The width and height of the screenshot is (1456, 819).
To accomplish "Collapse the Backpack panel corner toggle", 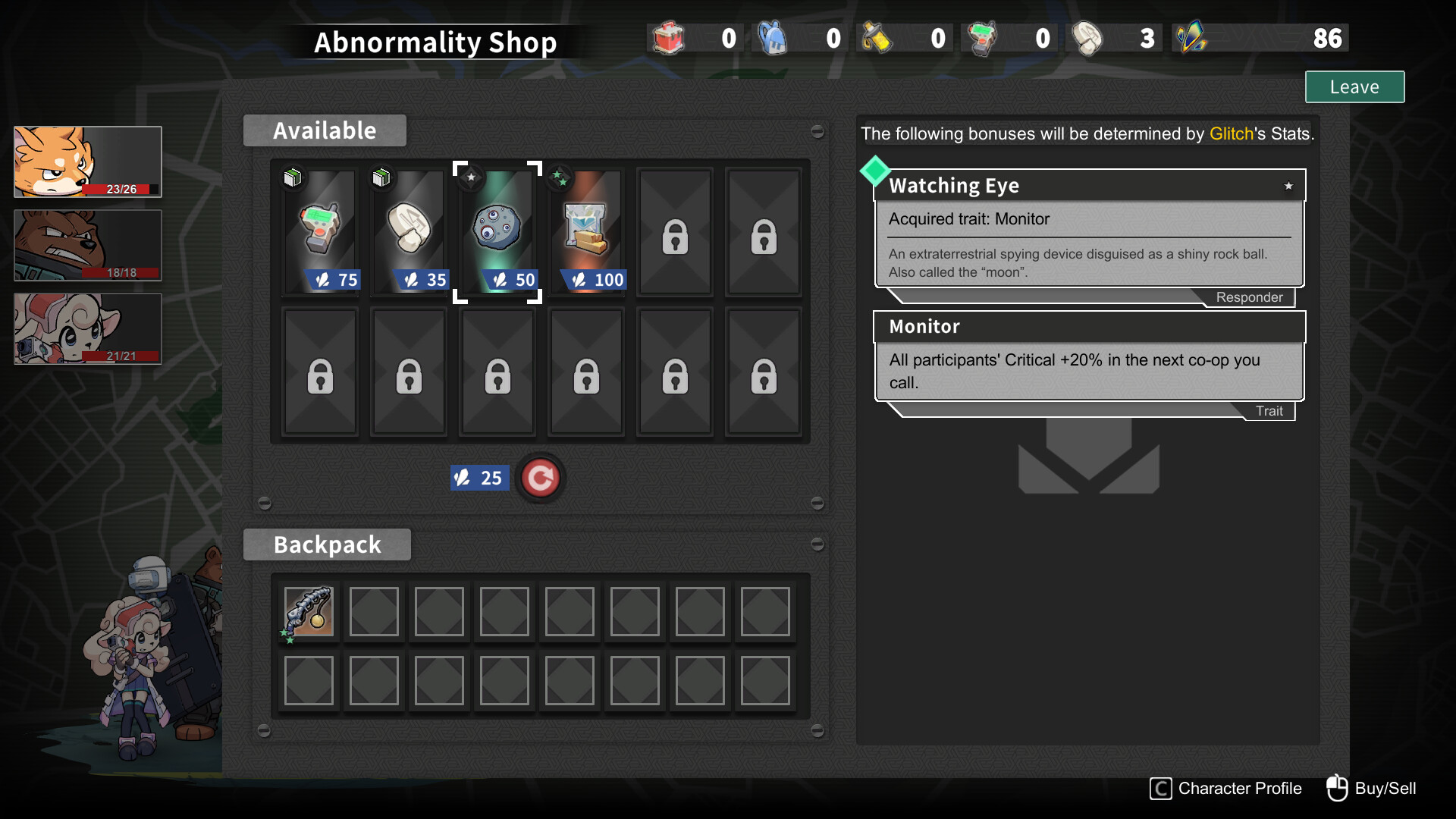I will tap(818, 543).
